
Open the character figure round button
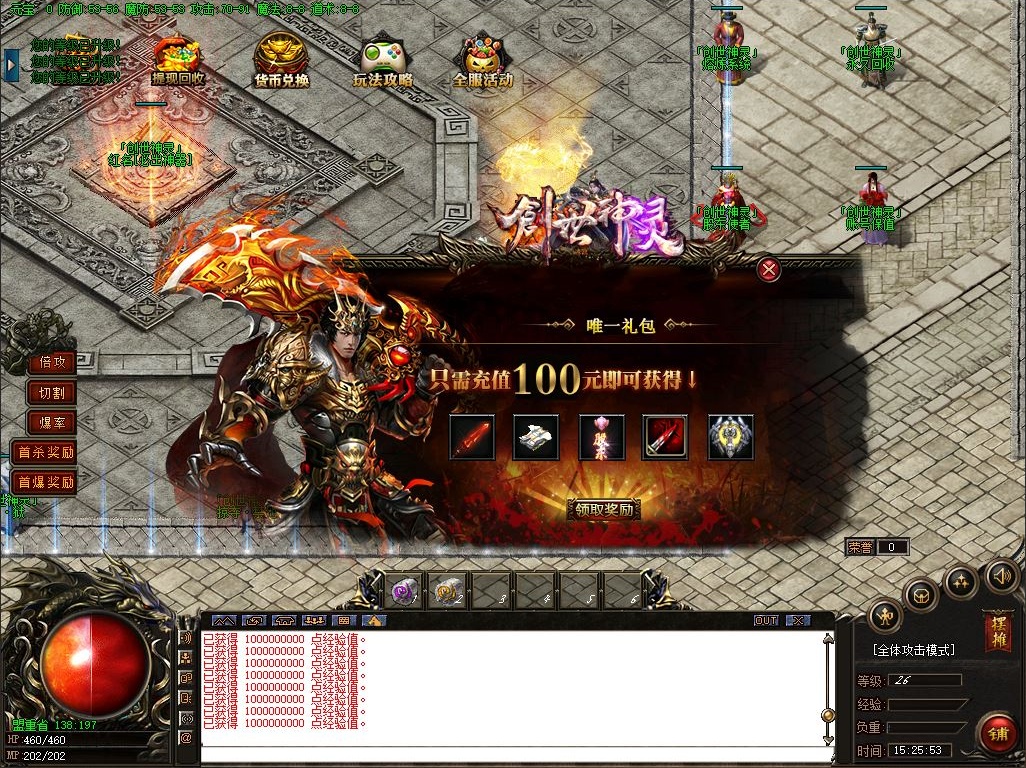click(x=885, y=616)
